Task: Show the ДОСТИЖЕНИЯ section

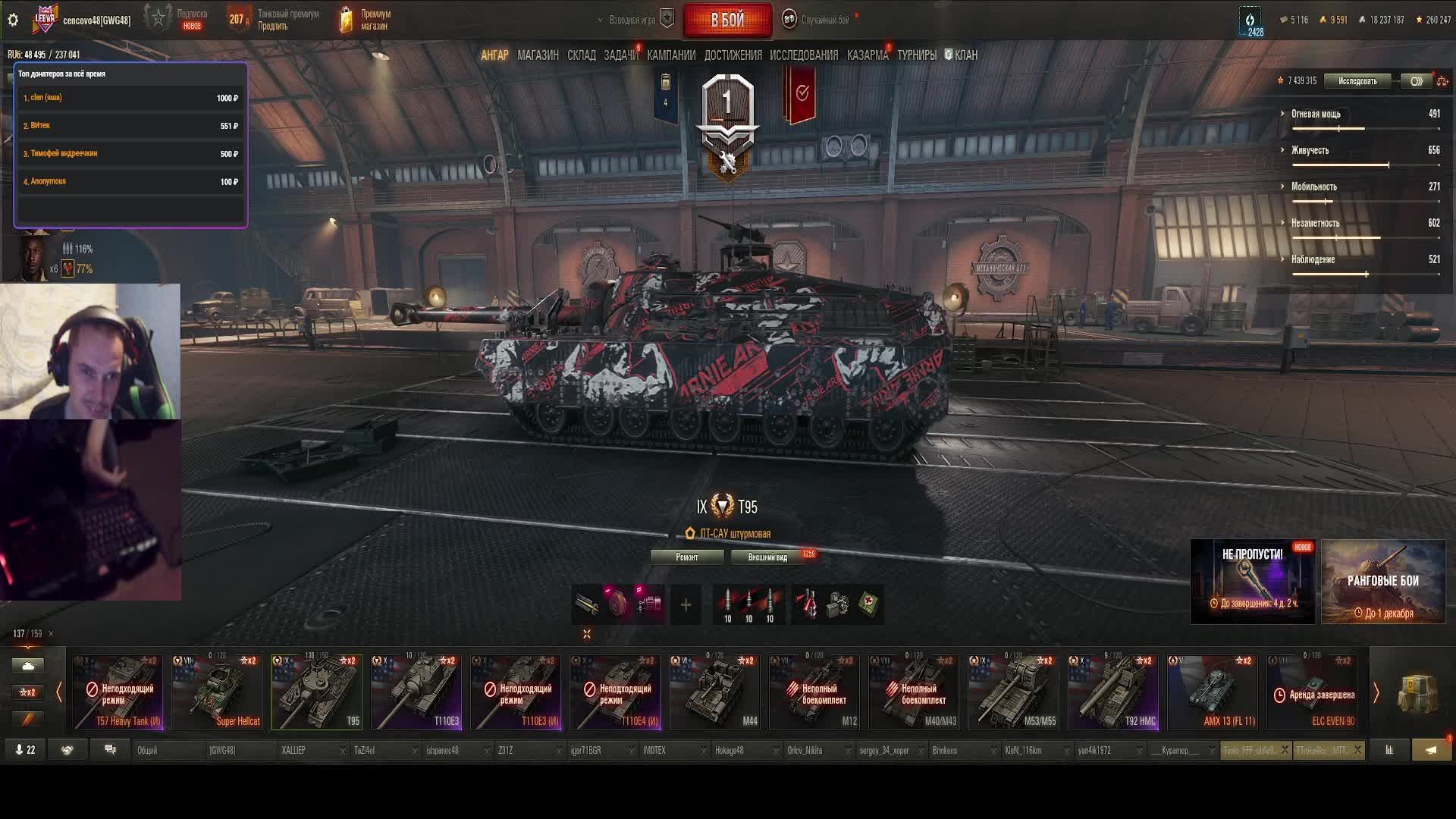Action: 733,55
